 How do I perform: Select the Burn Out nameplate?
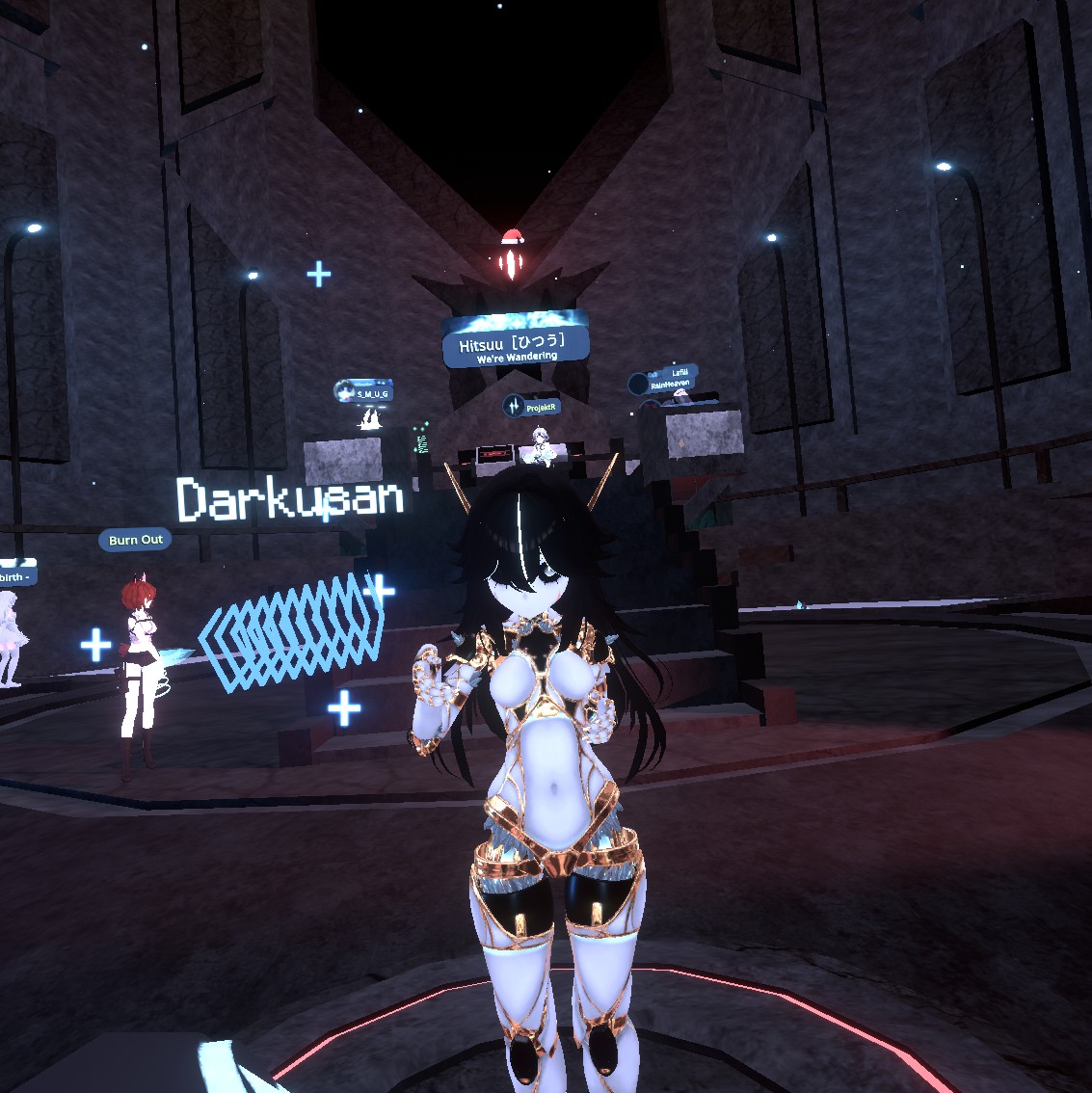coord(135,540)
